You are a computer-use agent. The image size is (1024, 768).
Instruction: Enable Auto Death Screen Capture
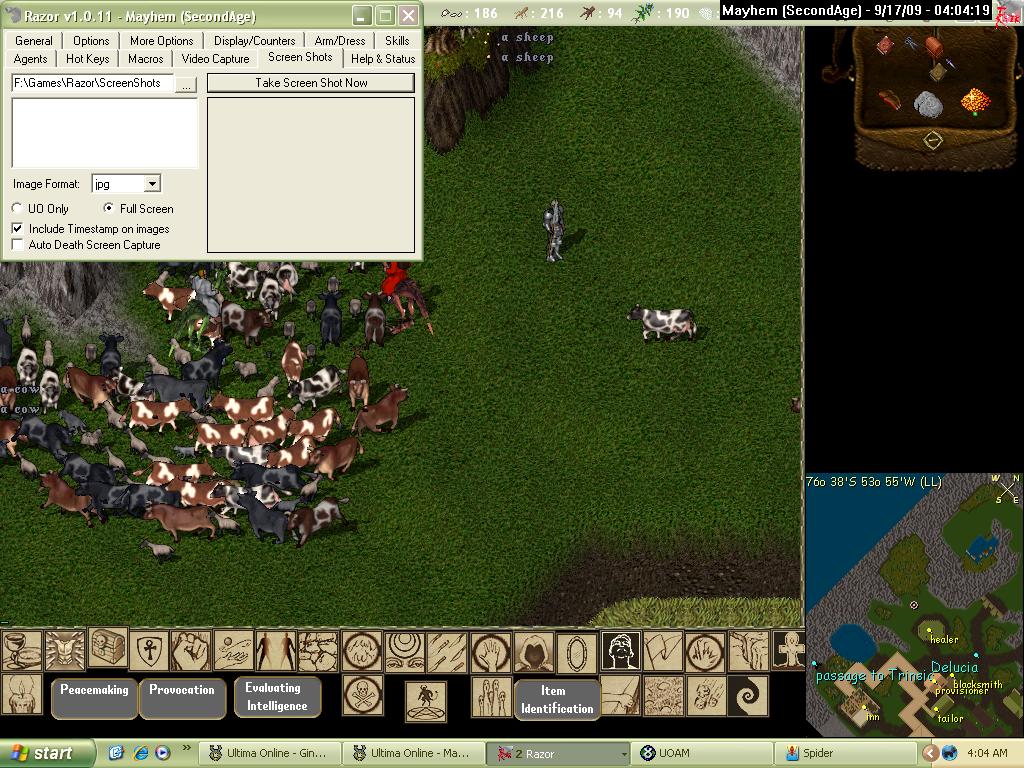coord(18,245)
